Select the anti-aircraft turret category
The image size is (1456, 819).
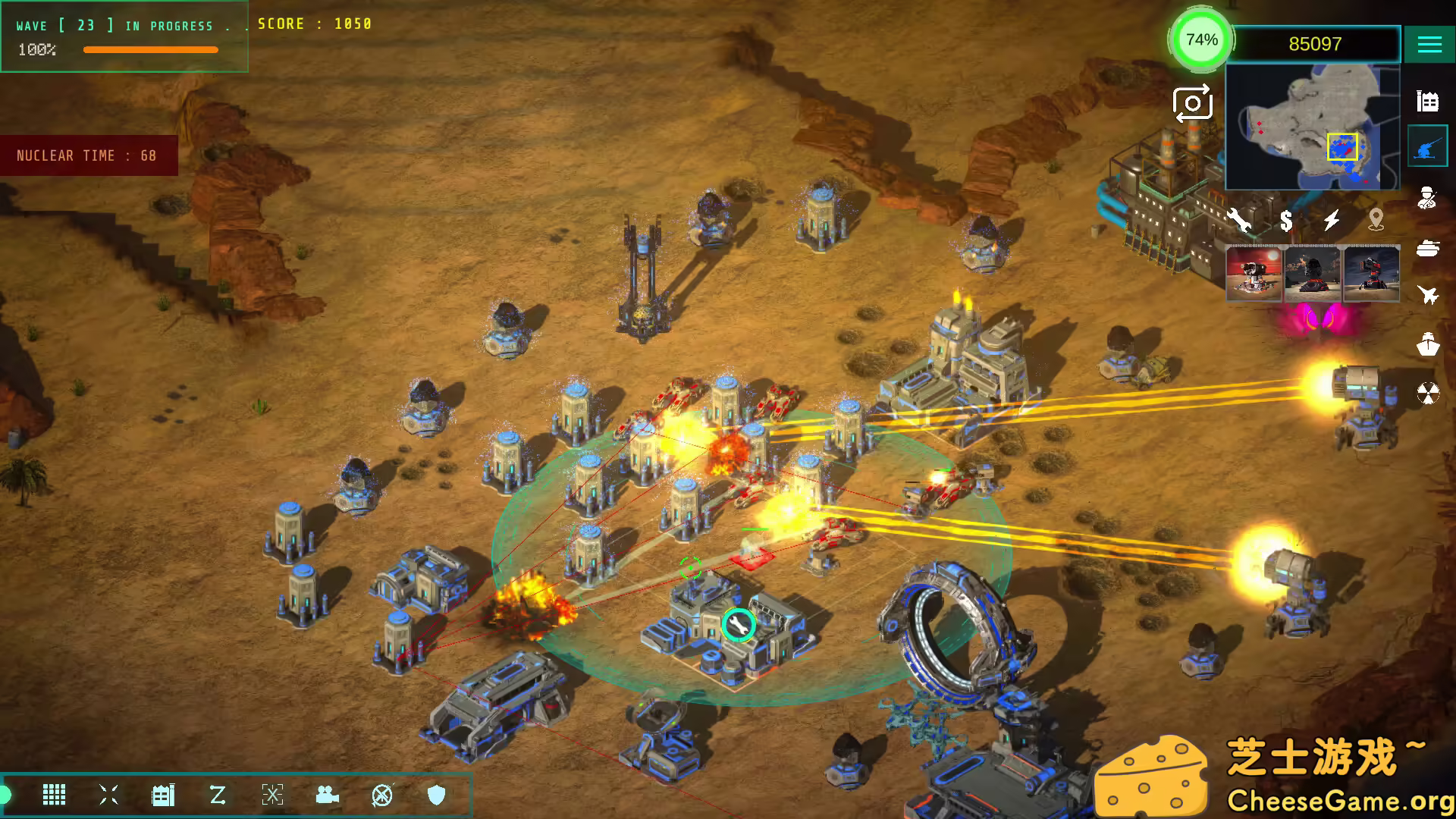tap(1428, 146)
